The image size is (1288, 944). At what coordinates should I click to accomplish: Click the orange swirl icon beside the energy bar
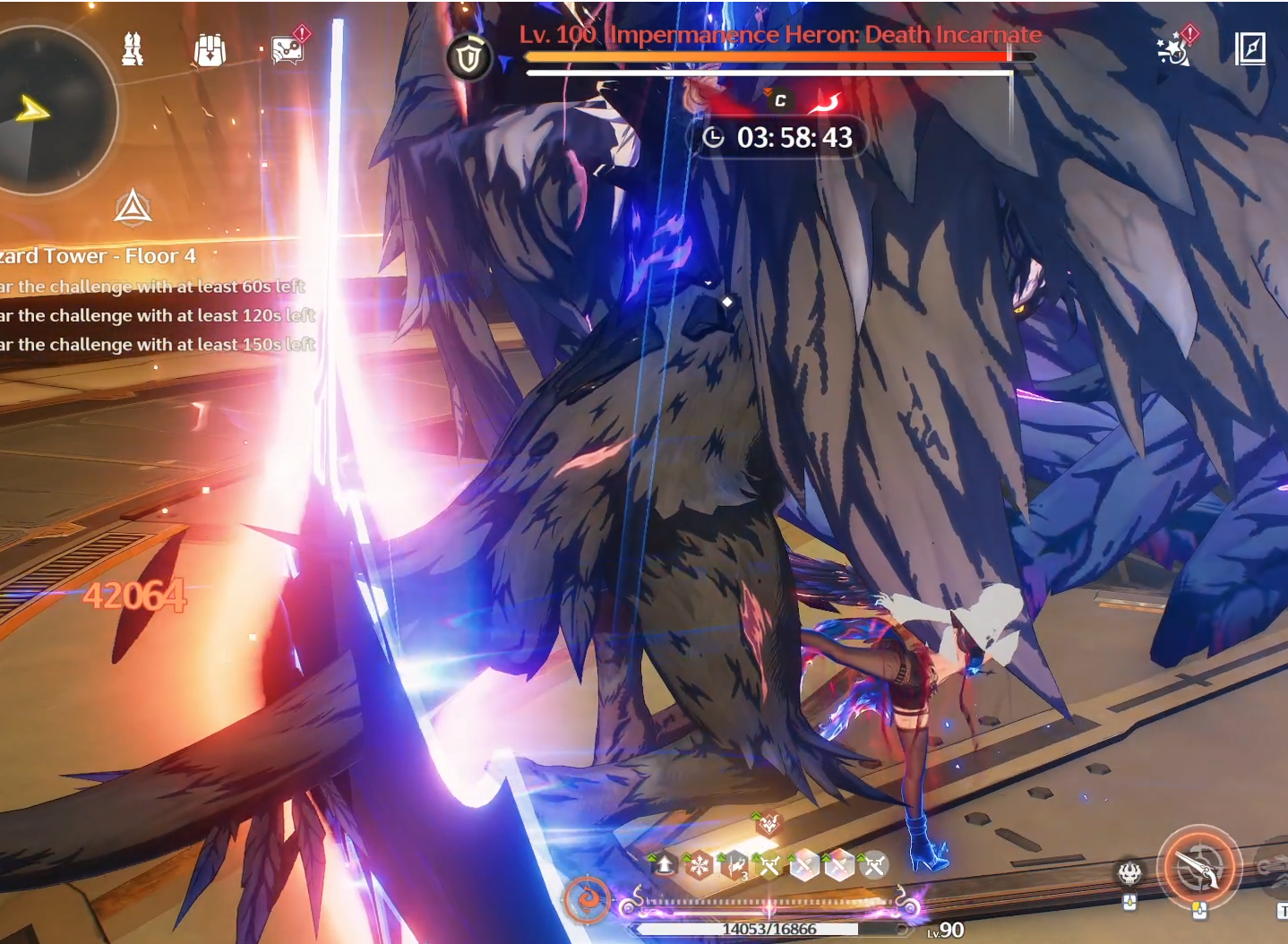[x=588, y=897]
